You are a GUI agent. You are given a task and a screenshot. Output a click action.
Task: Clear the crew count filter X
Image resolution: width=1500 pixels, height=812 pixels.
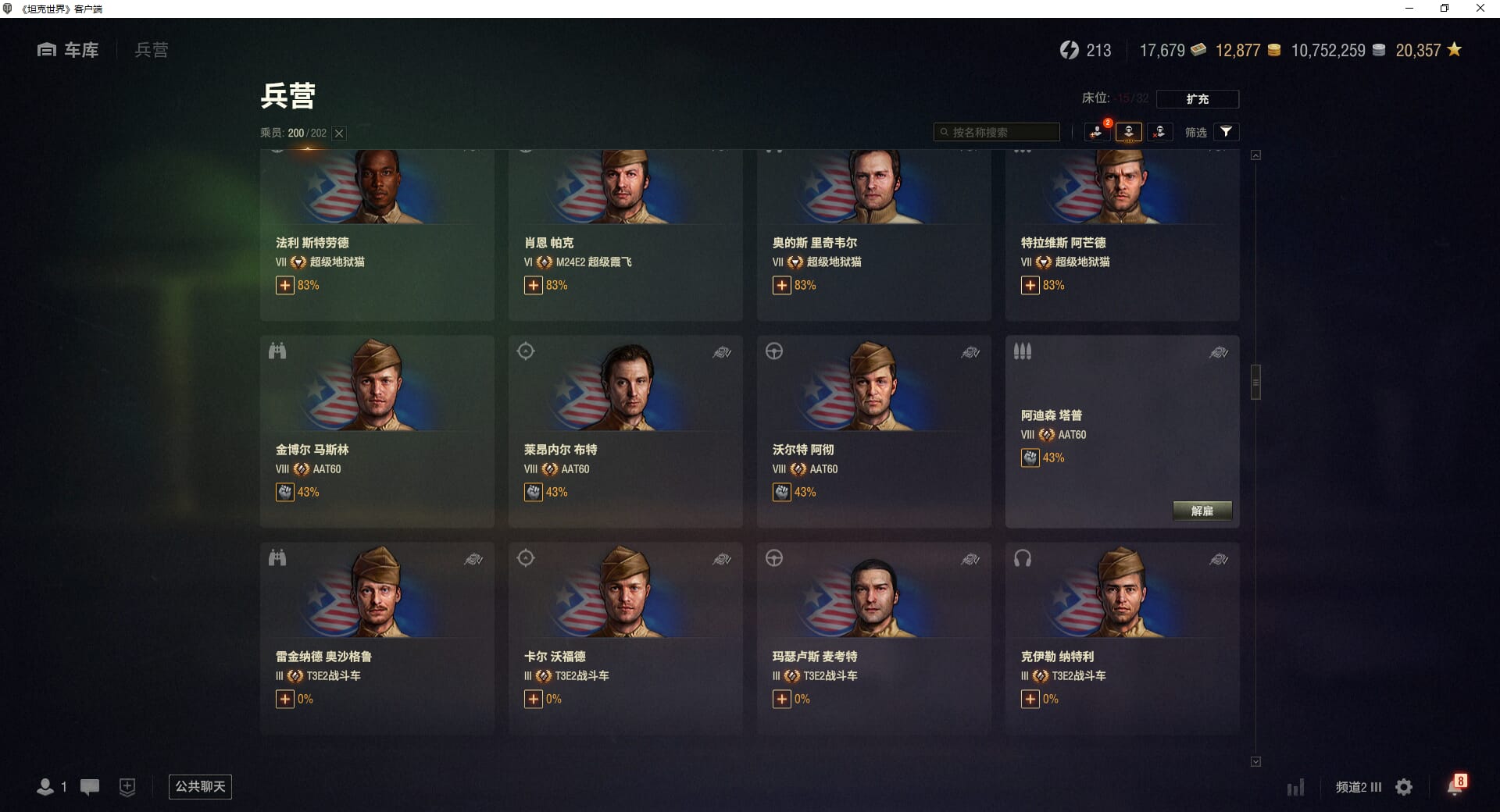click(x=339, y=134)
